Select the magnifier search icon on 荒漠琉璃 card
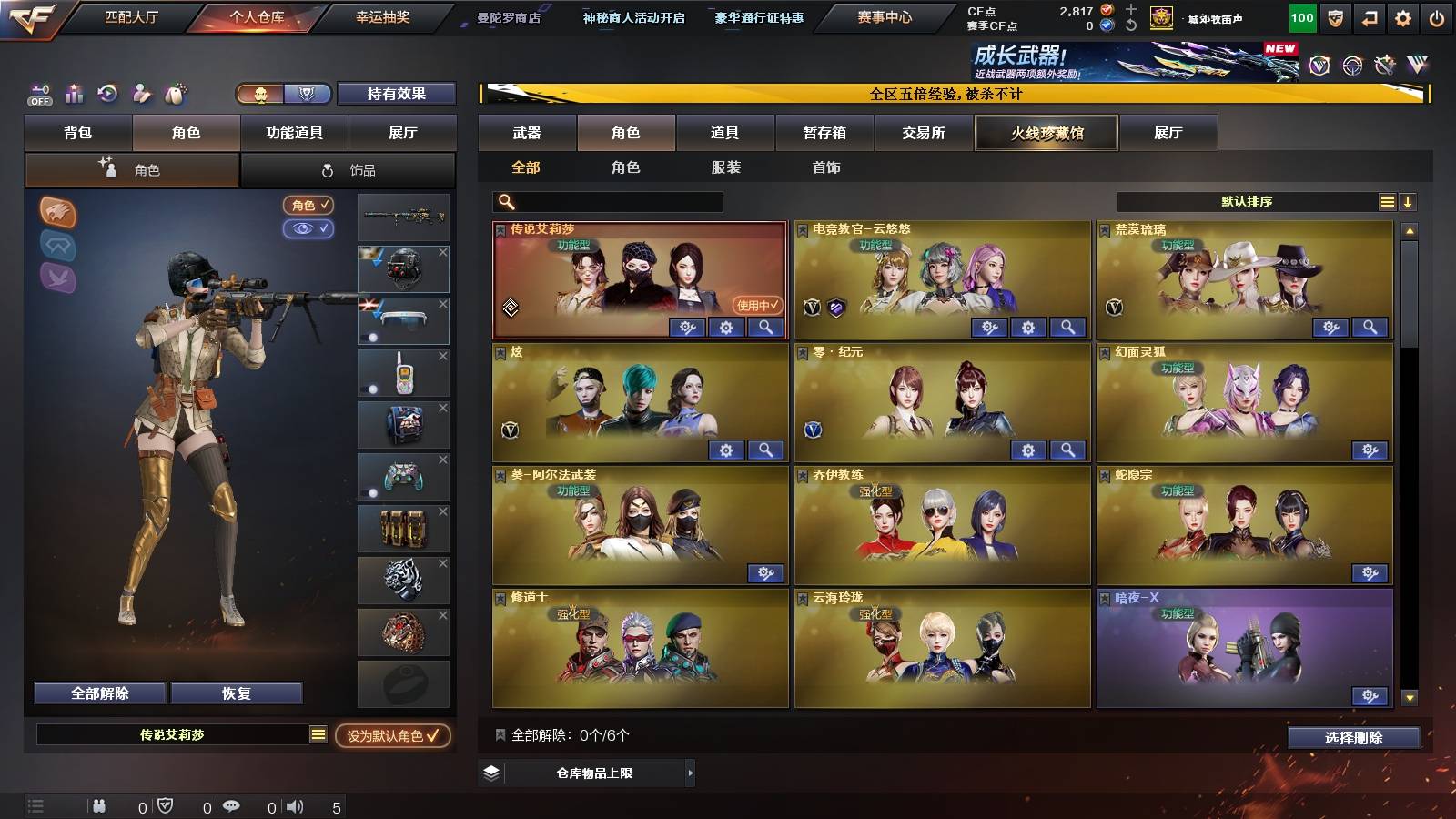Viewport: 1456px width, 819px height. pos(1370,325)
